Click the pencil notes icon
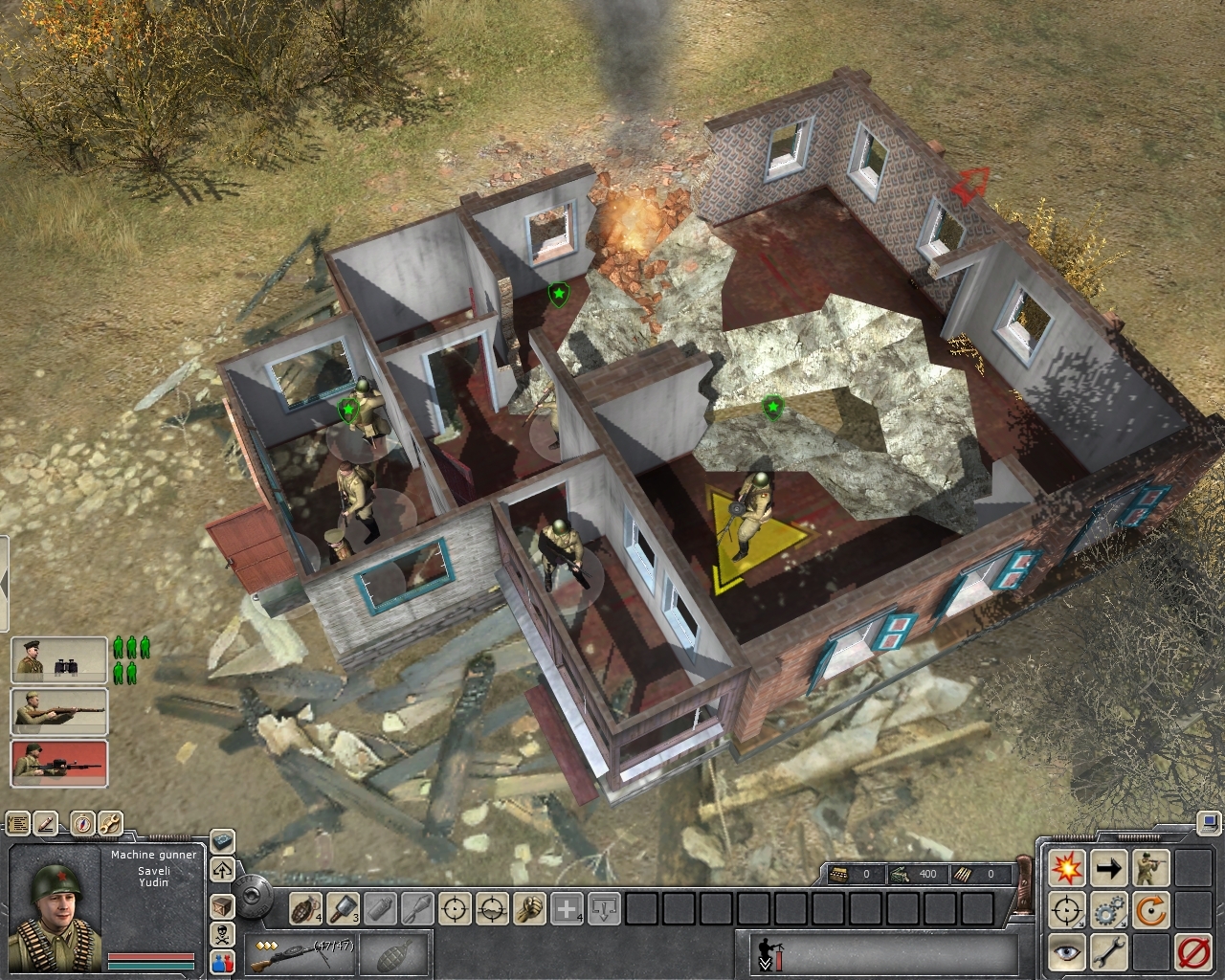The height and width of the screenshot is (980, 1225). (x=48, y=822)
